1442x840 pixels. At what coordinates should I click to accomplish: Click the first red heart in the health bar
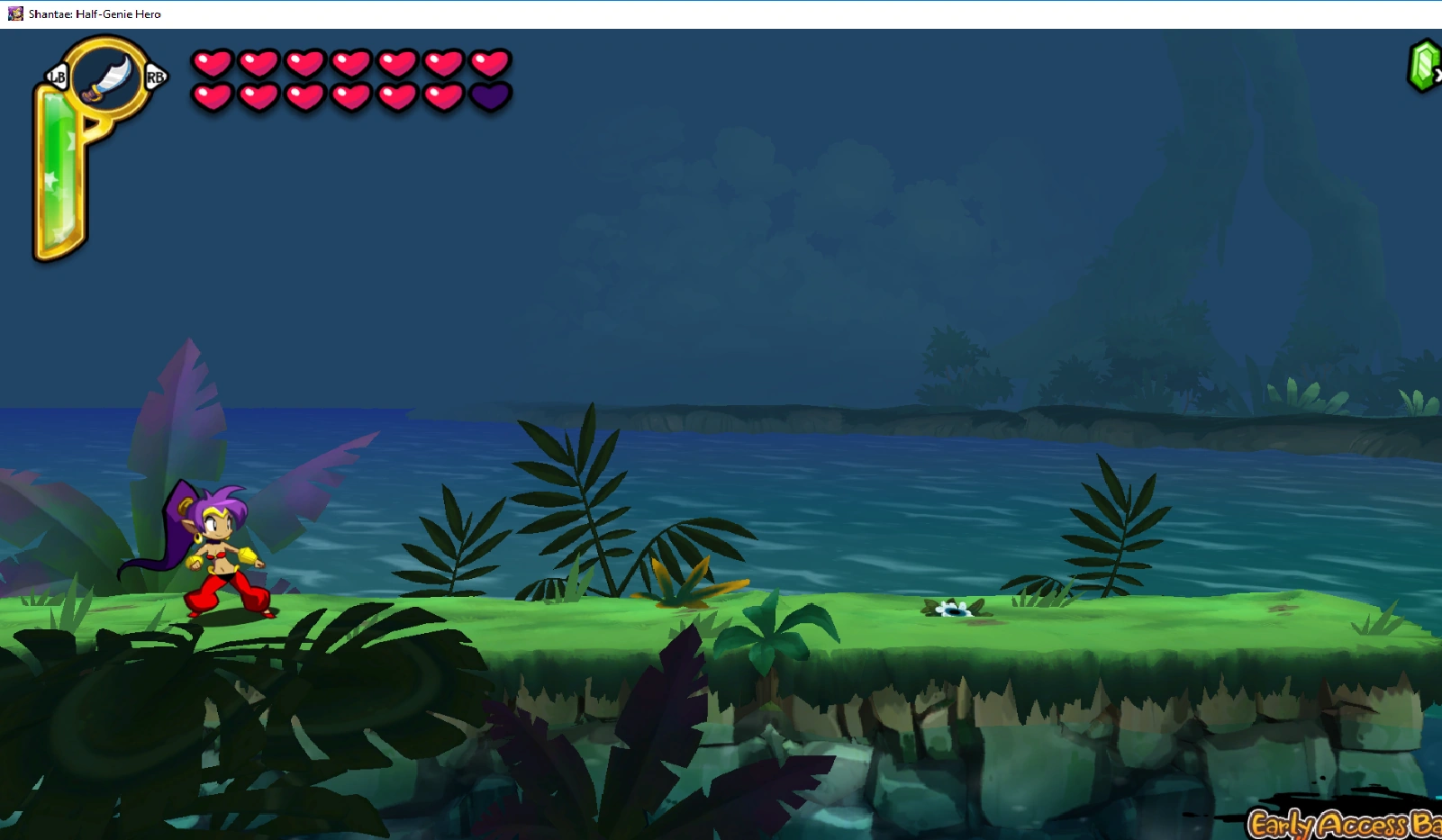pos(213,64)
